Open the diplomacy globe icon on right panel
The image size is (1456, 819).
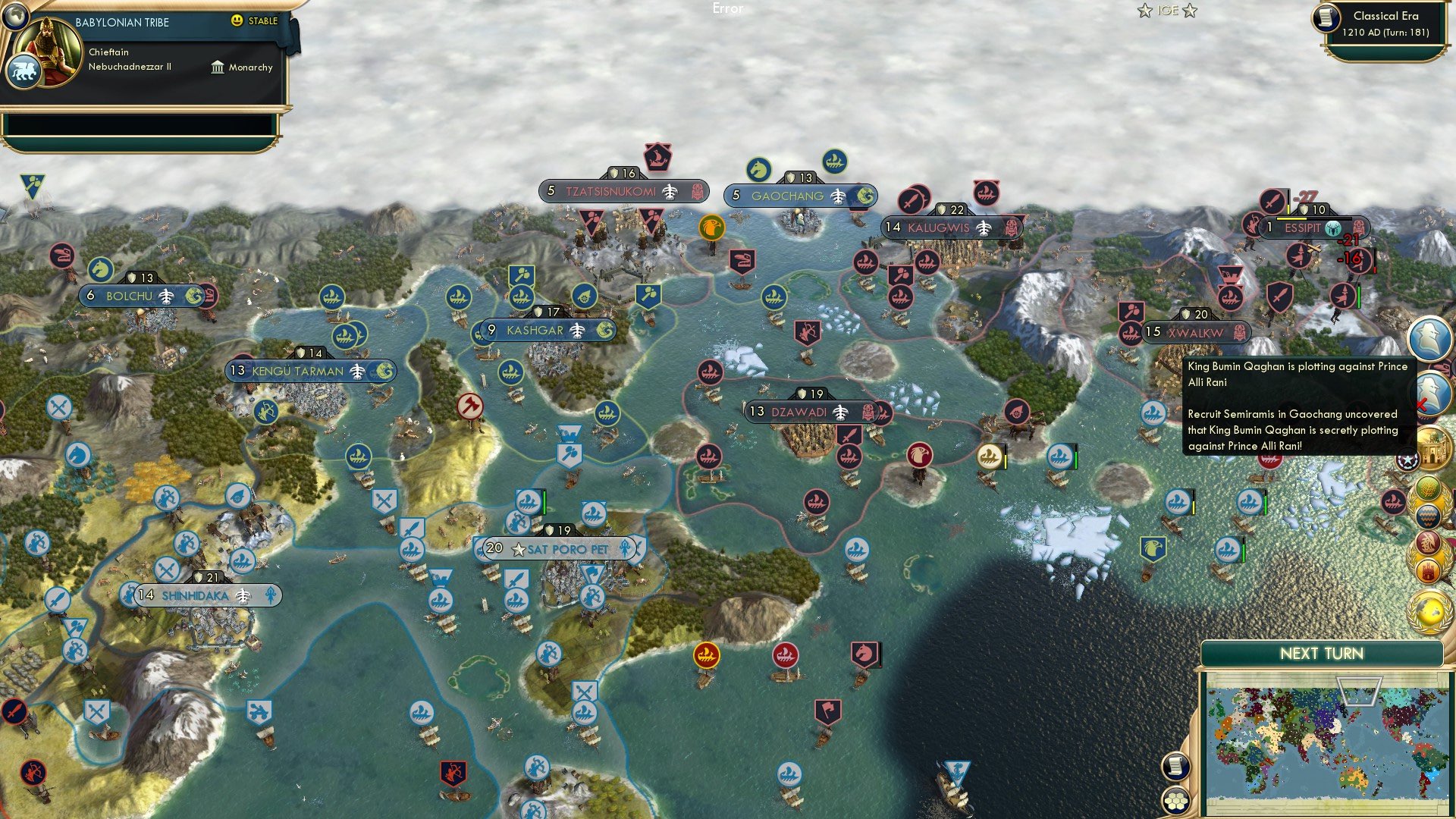1429,610
